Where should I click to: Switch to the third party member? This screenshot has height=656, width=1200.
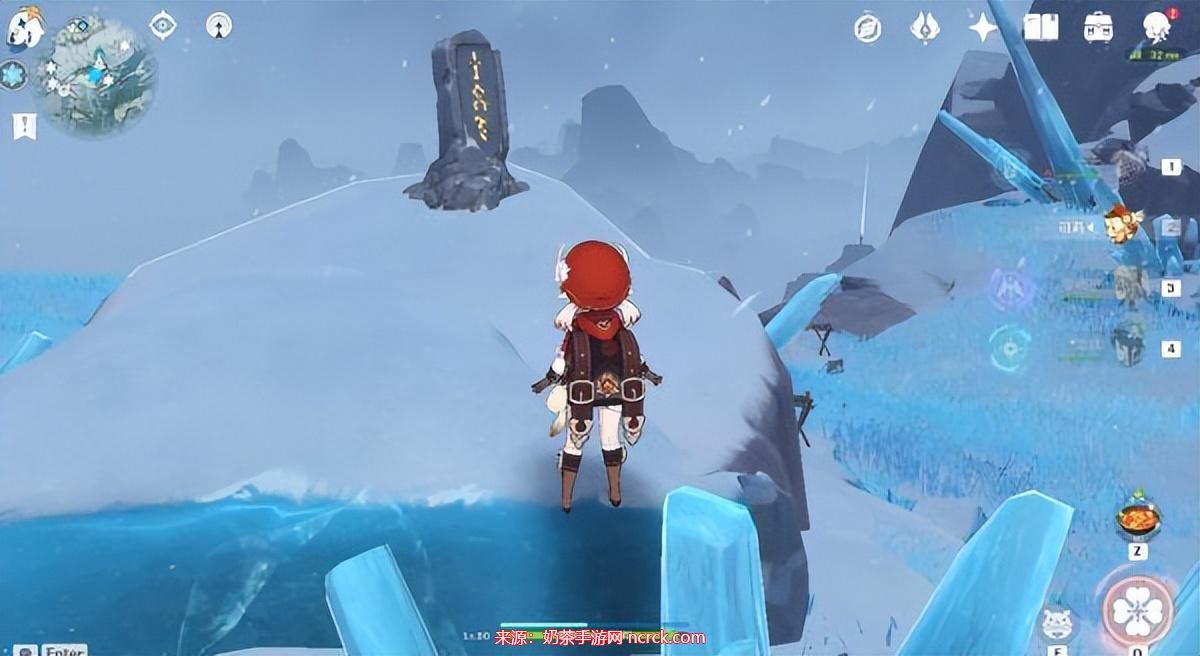click(1130, 286)
